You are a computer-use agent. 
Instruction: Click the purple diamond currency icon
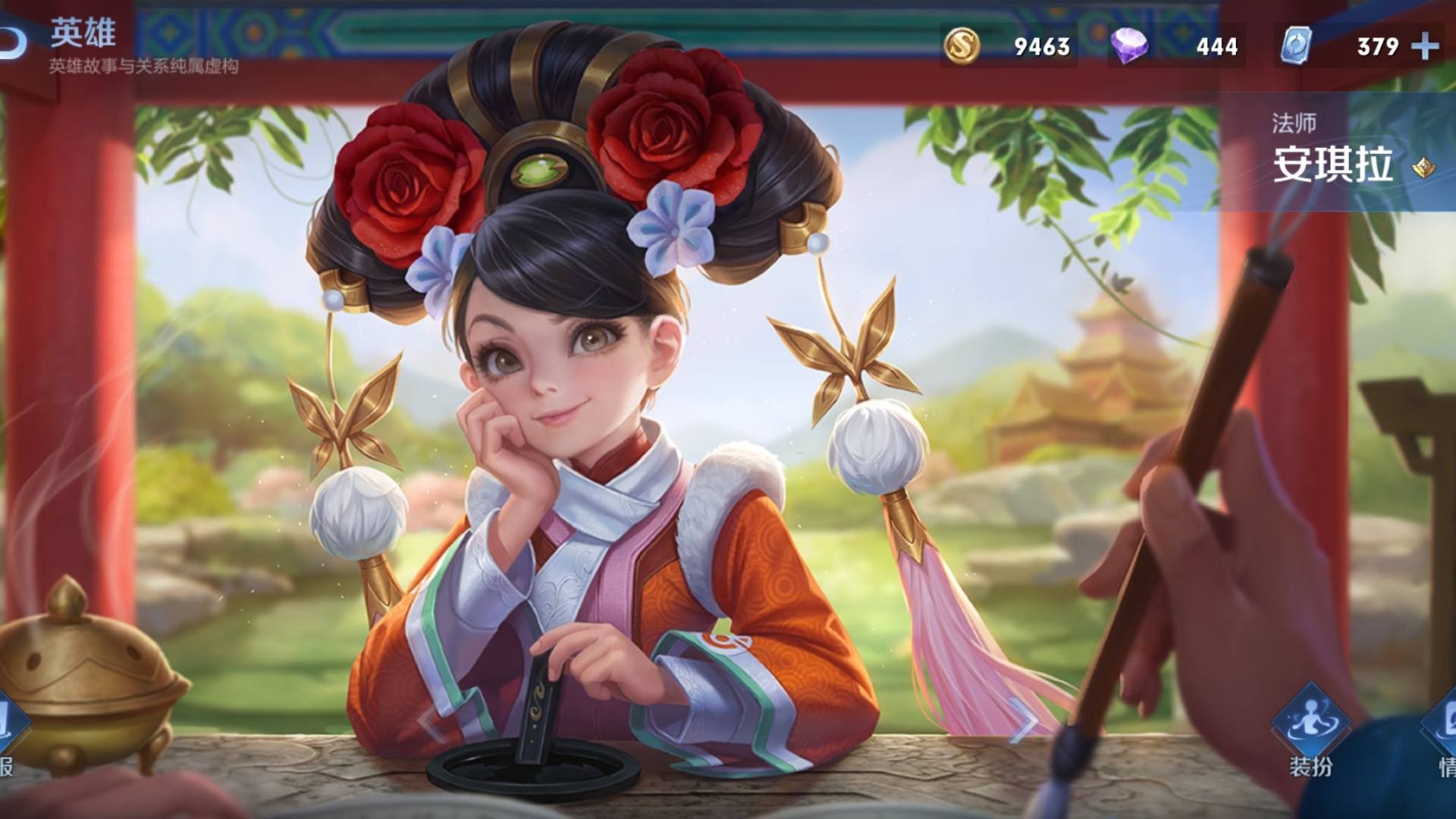1128,45
